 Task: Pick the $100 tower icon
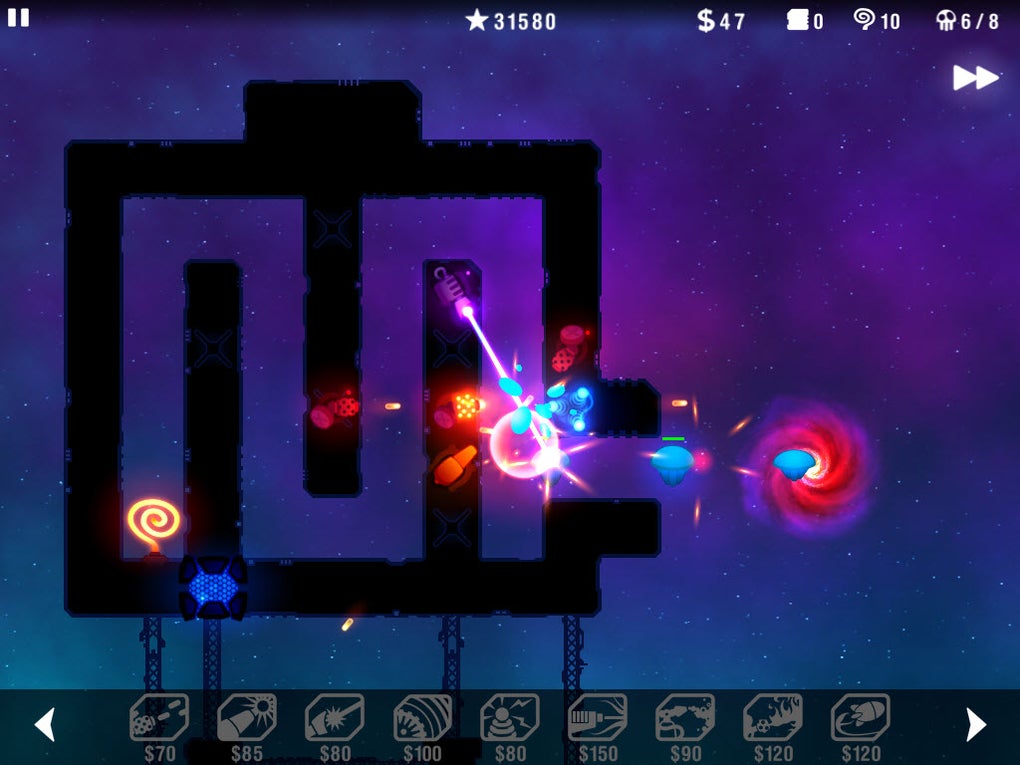click(x=422, y=718)
